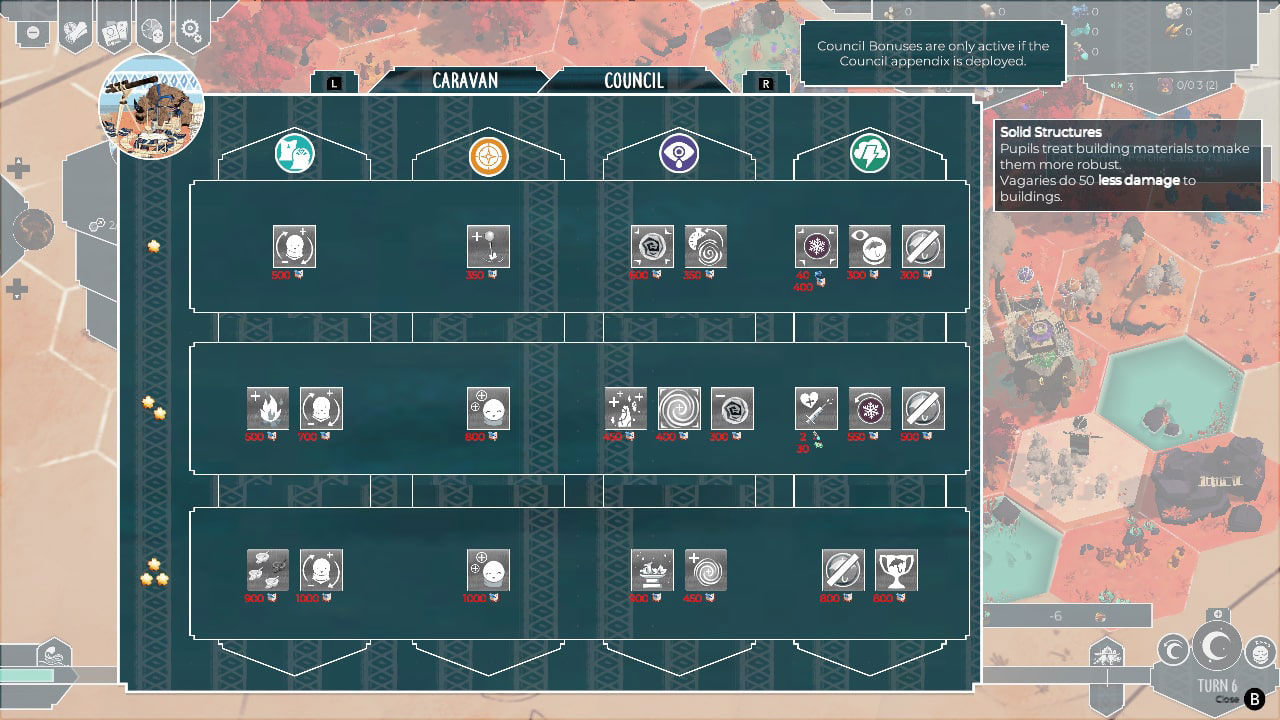Open the settings gear menu
1280x720 pixels.
click(191, 30)
